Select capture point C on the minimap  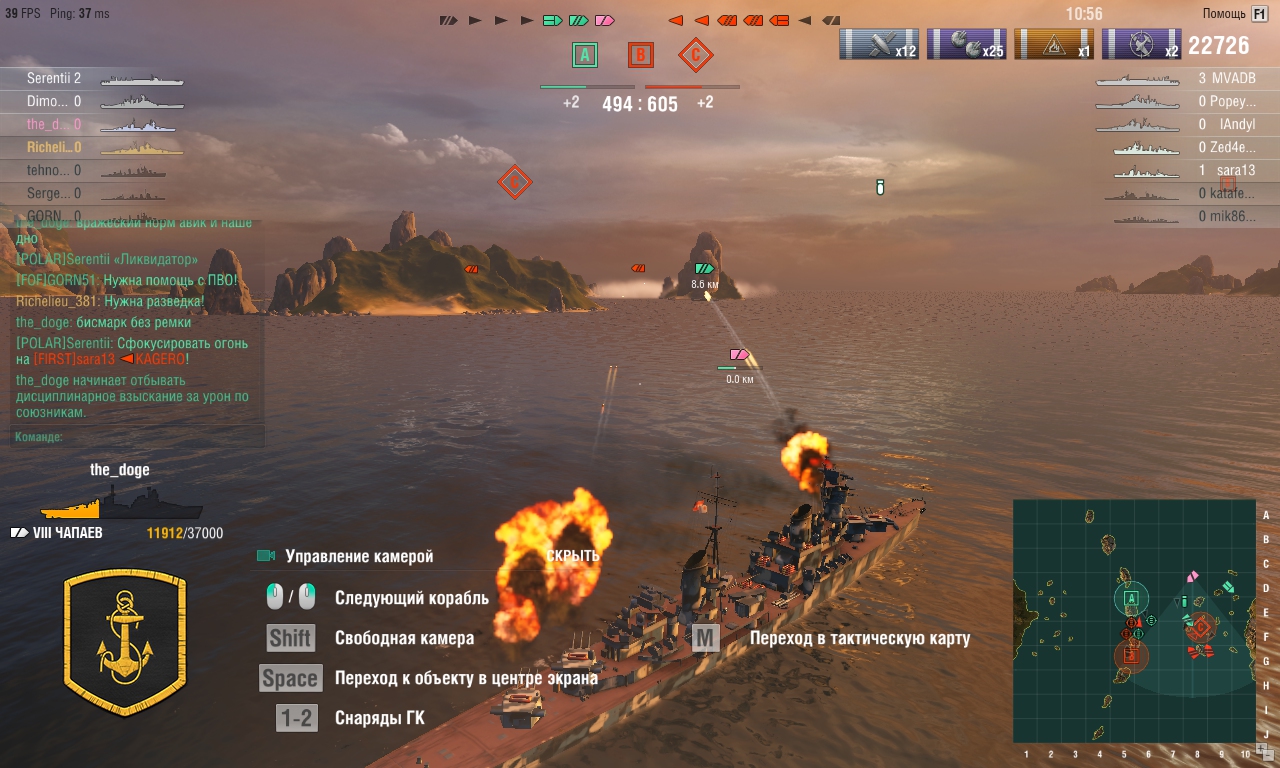coord(1201,627)
